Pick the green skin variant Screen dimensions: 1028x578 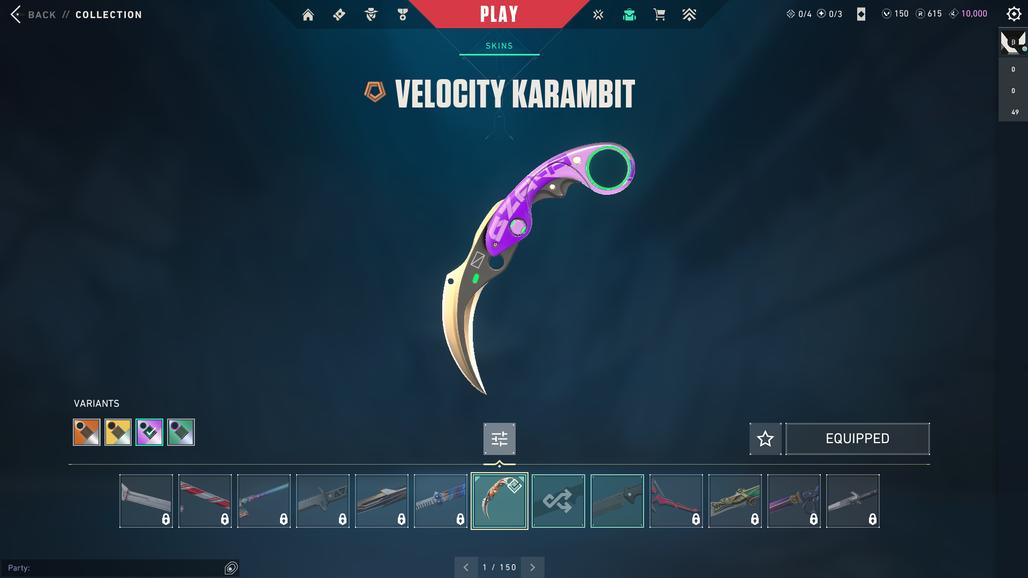pos(181,432)
